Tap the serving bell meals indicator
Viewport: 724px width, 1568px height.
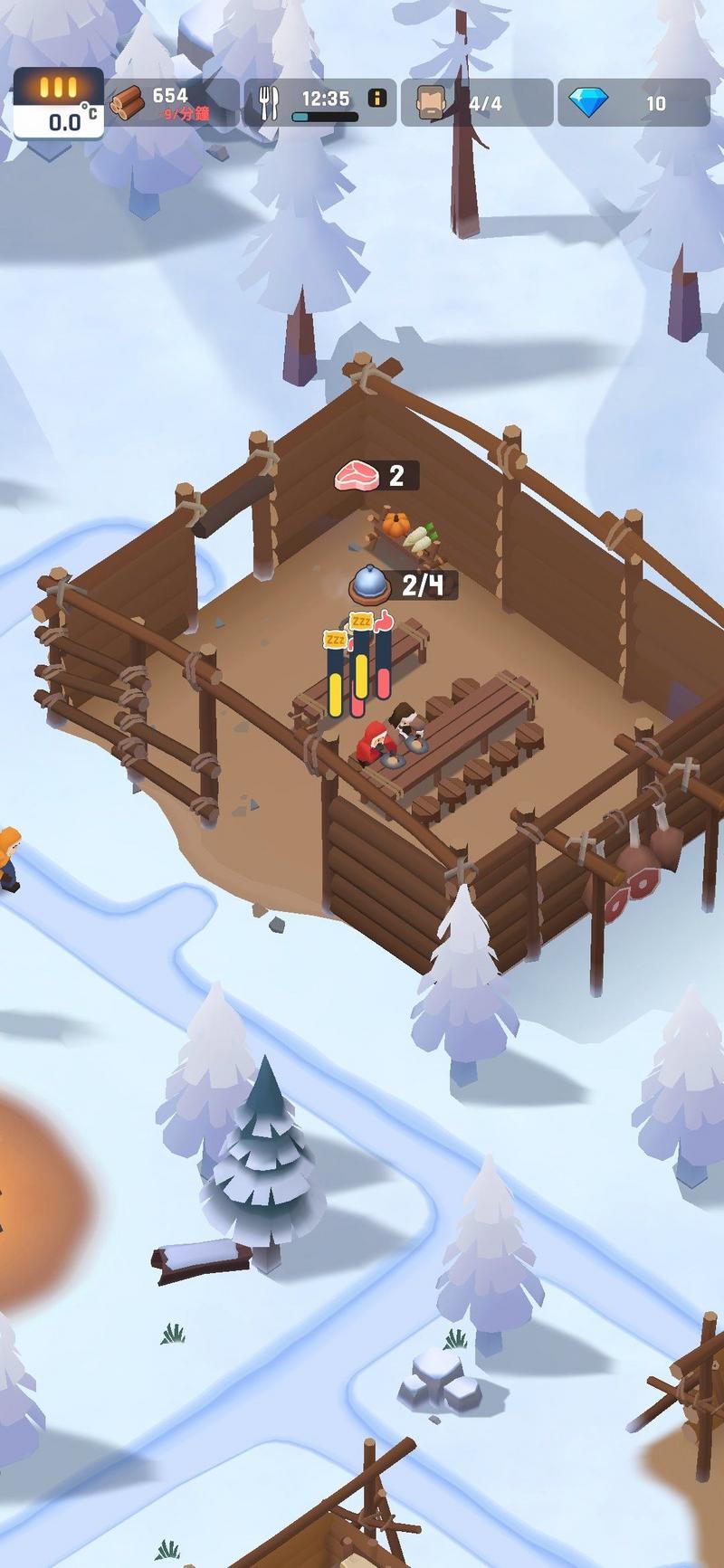pyautogui.click(x=403, y=585)
